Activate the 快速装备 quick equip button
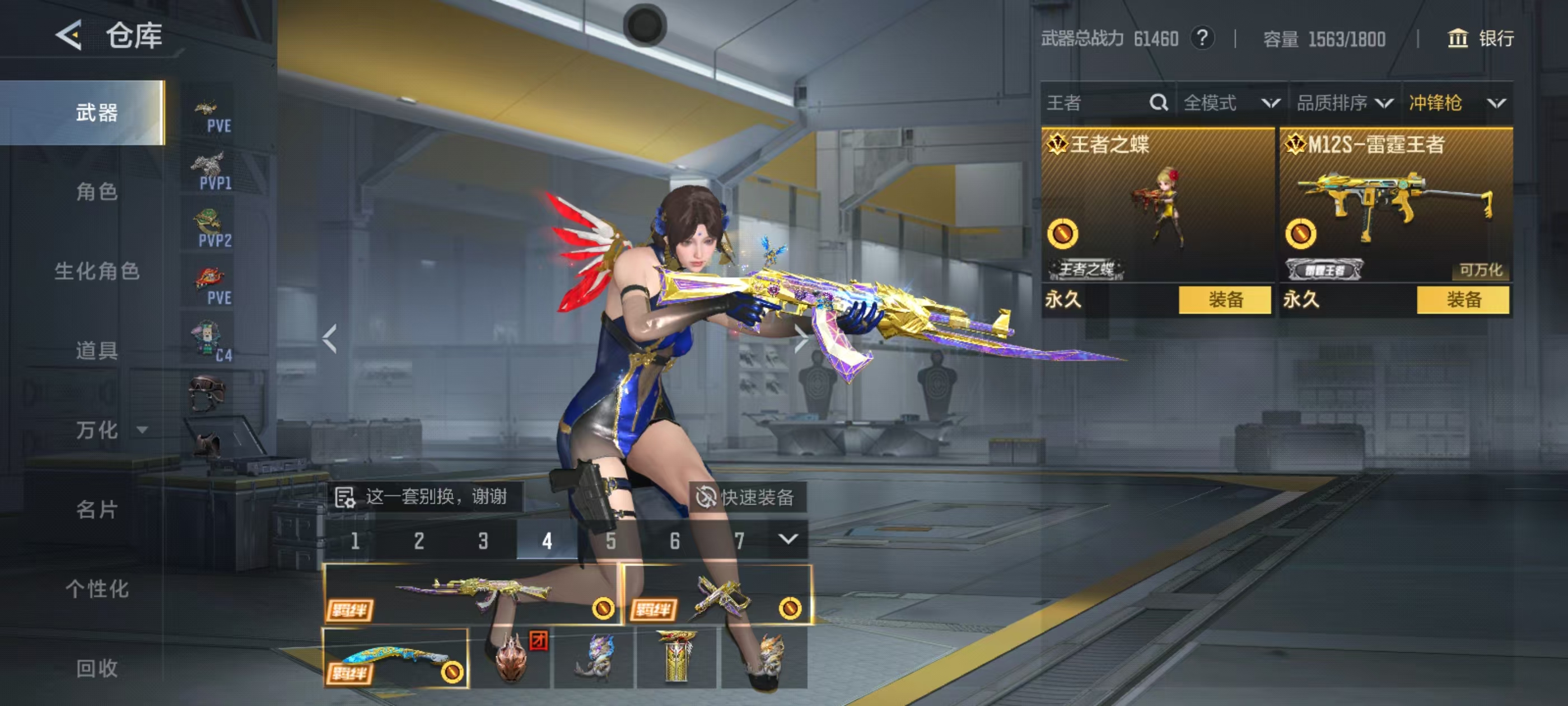The width and height of the screenshot is (1568, 706). (x=747, y=497)
